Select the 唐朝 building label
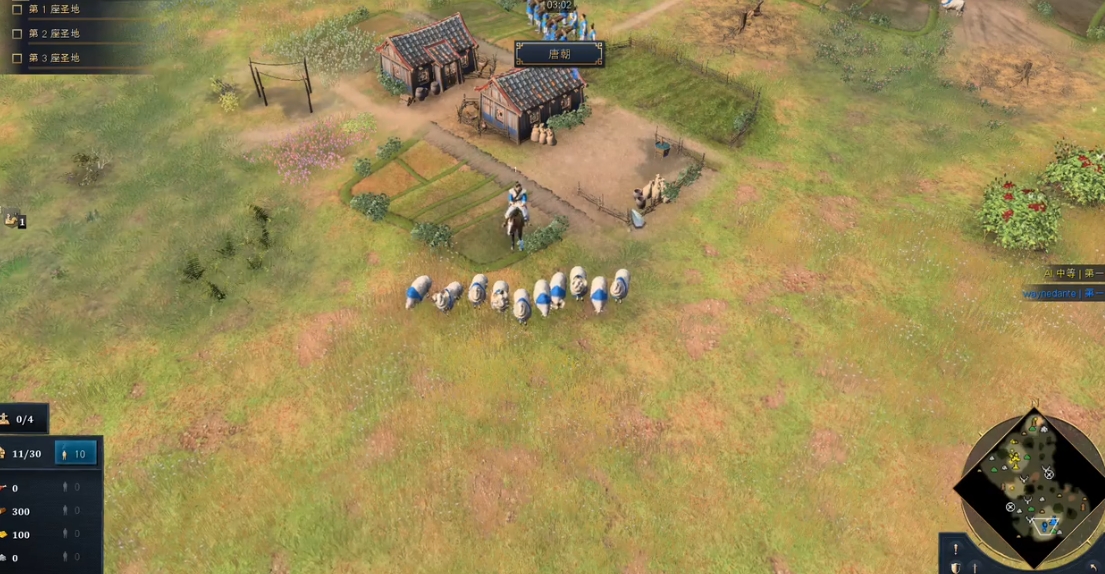This screenshot has height=574, width=1105. pos(559,54)
